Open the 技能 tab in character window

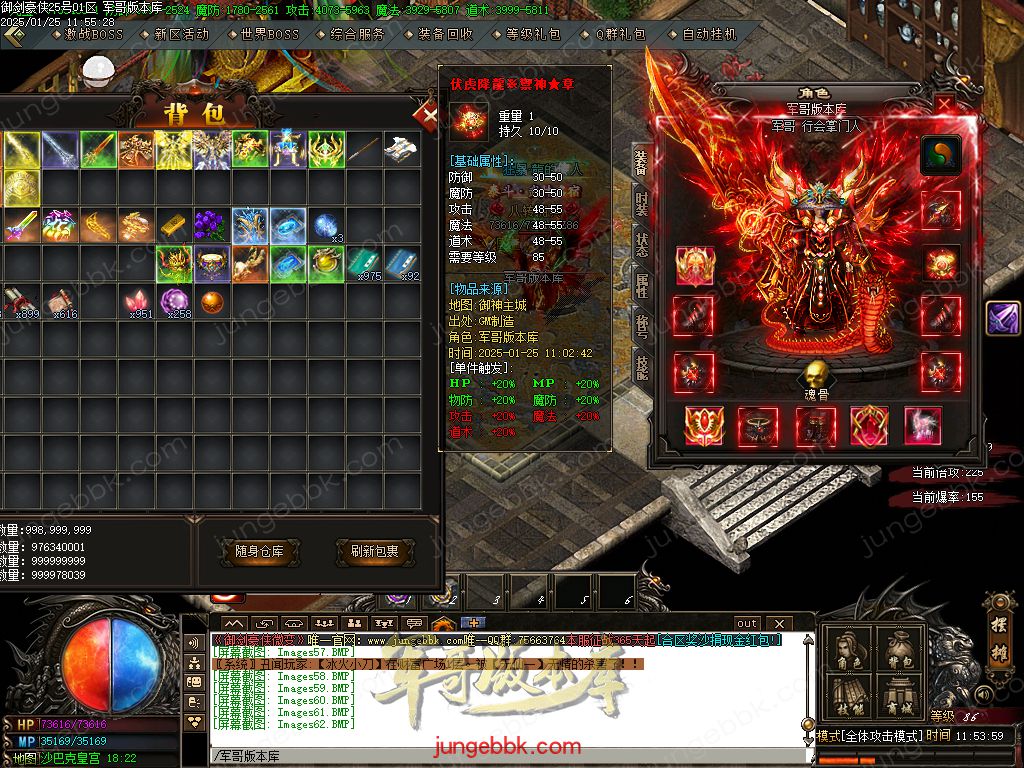641,369
